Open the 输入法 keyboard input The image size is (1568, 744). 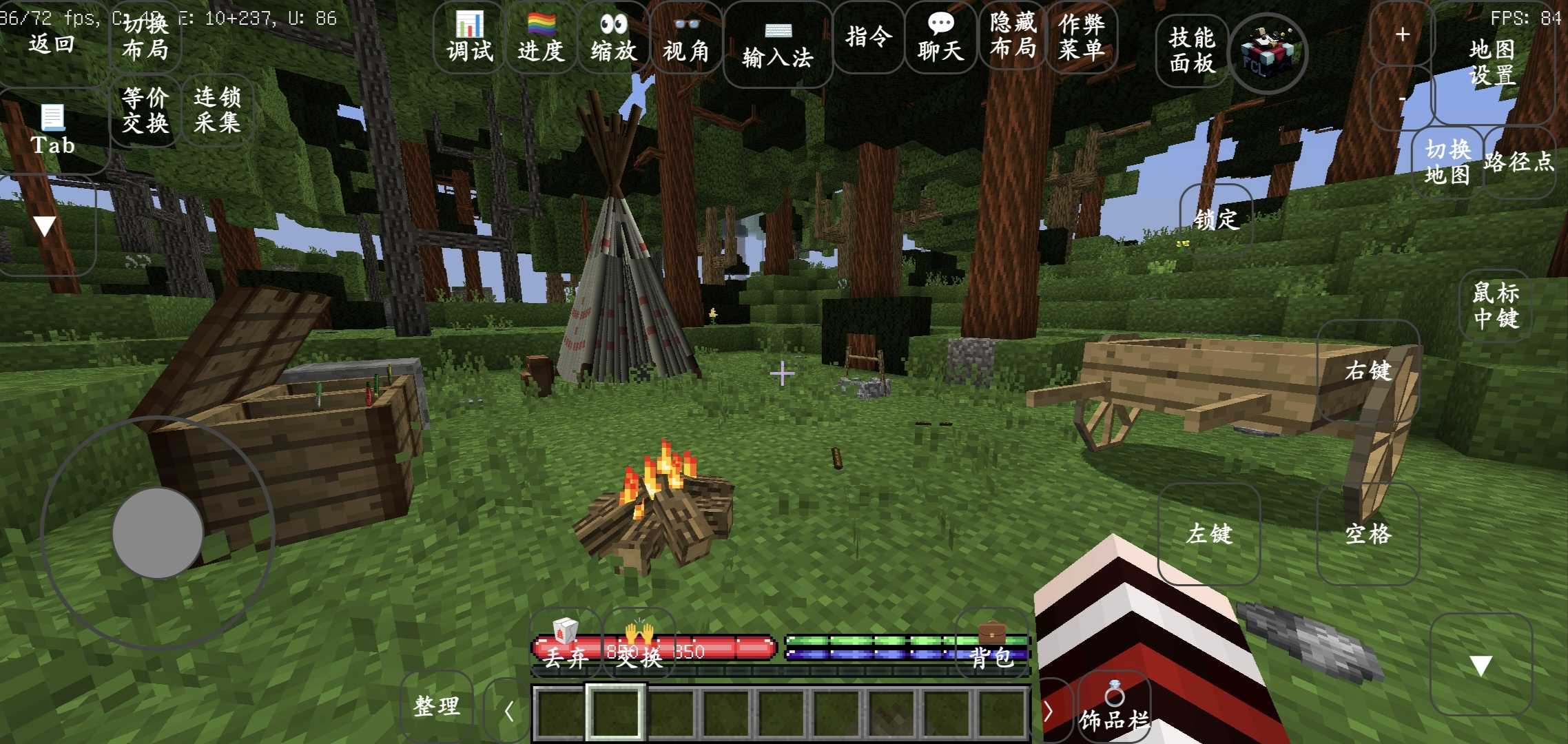pyautogui.click(x=777, y=45)
